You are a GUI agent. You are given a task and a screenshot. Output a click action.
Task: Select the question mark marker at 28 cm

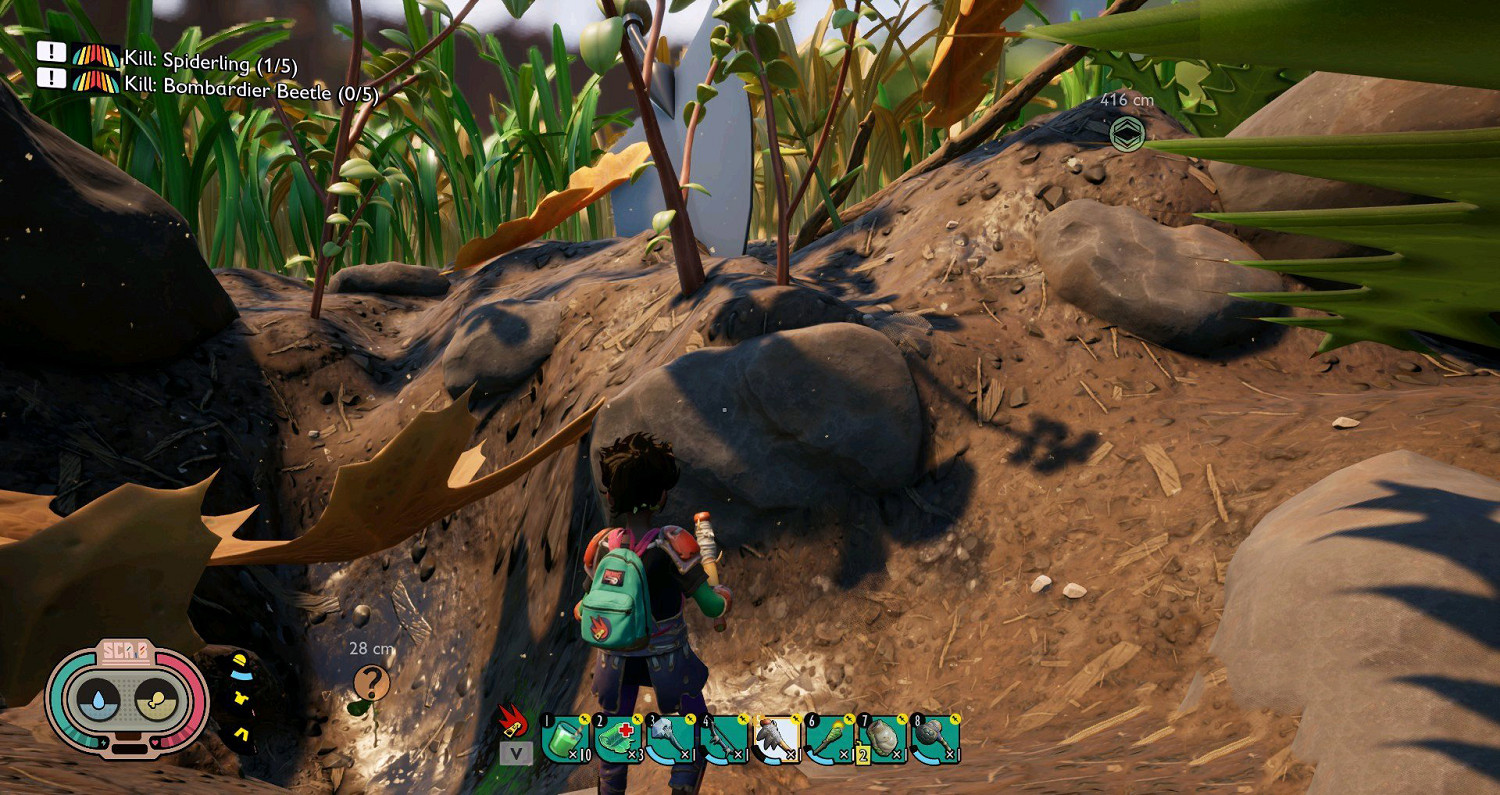(371, 682)
